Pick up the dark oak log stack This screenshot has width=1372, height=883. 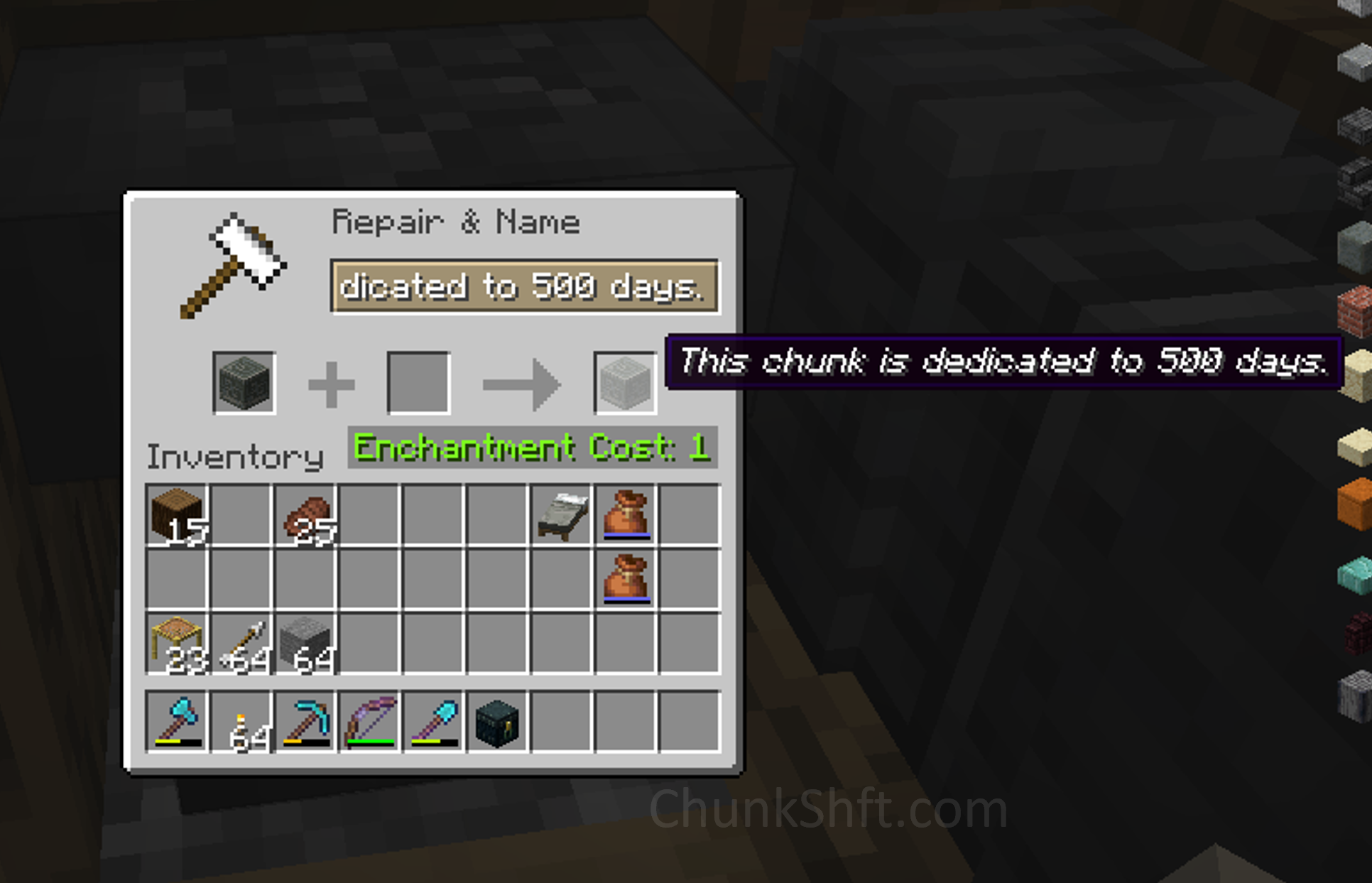[177, 515]
